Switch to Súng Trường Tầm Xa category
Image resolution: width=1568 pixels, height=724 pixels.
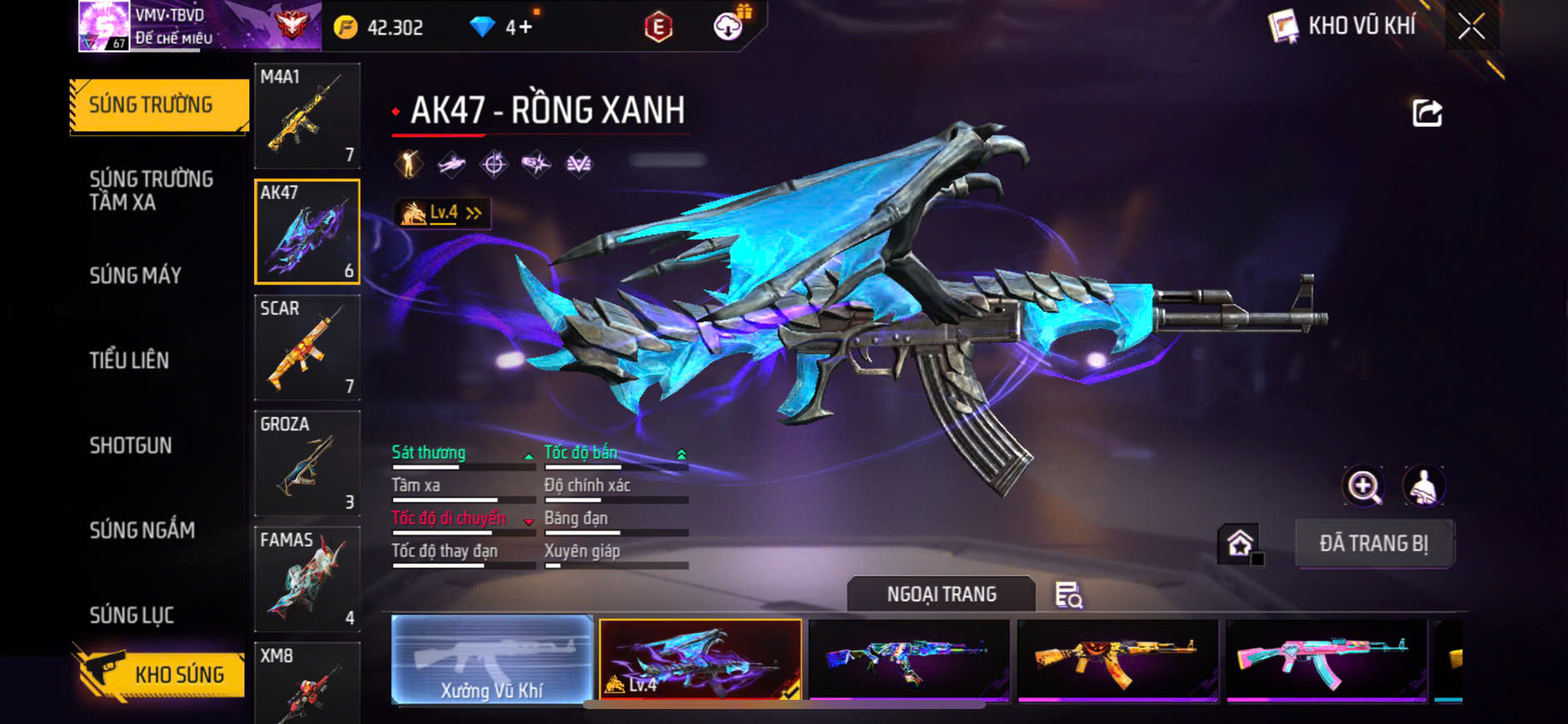[151, 191]
